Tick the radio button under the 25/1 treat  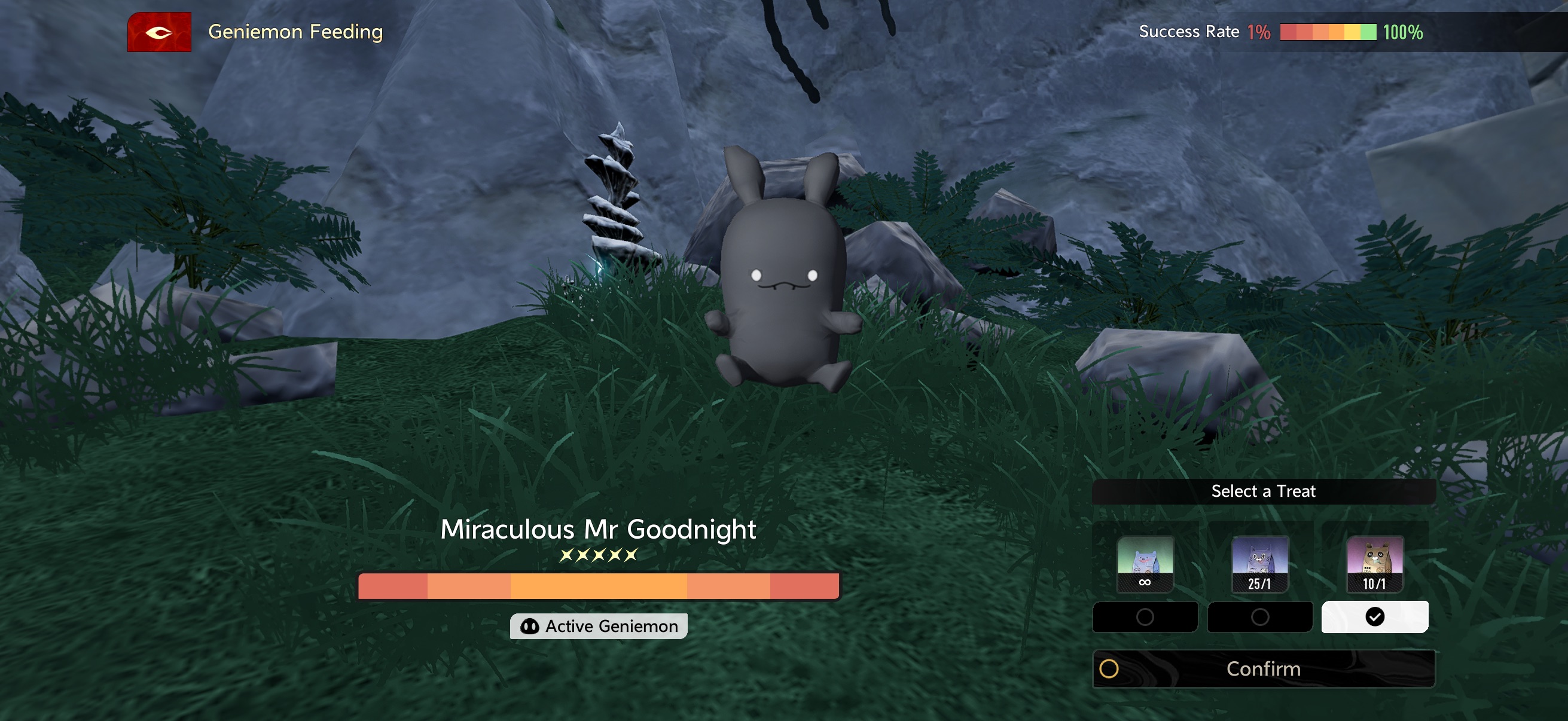point(1259,617)
